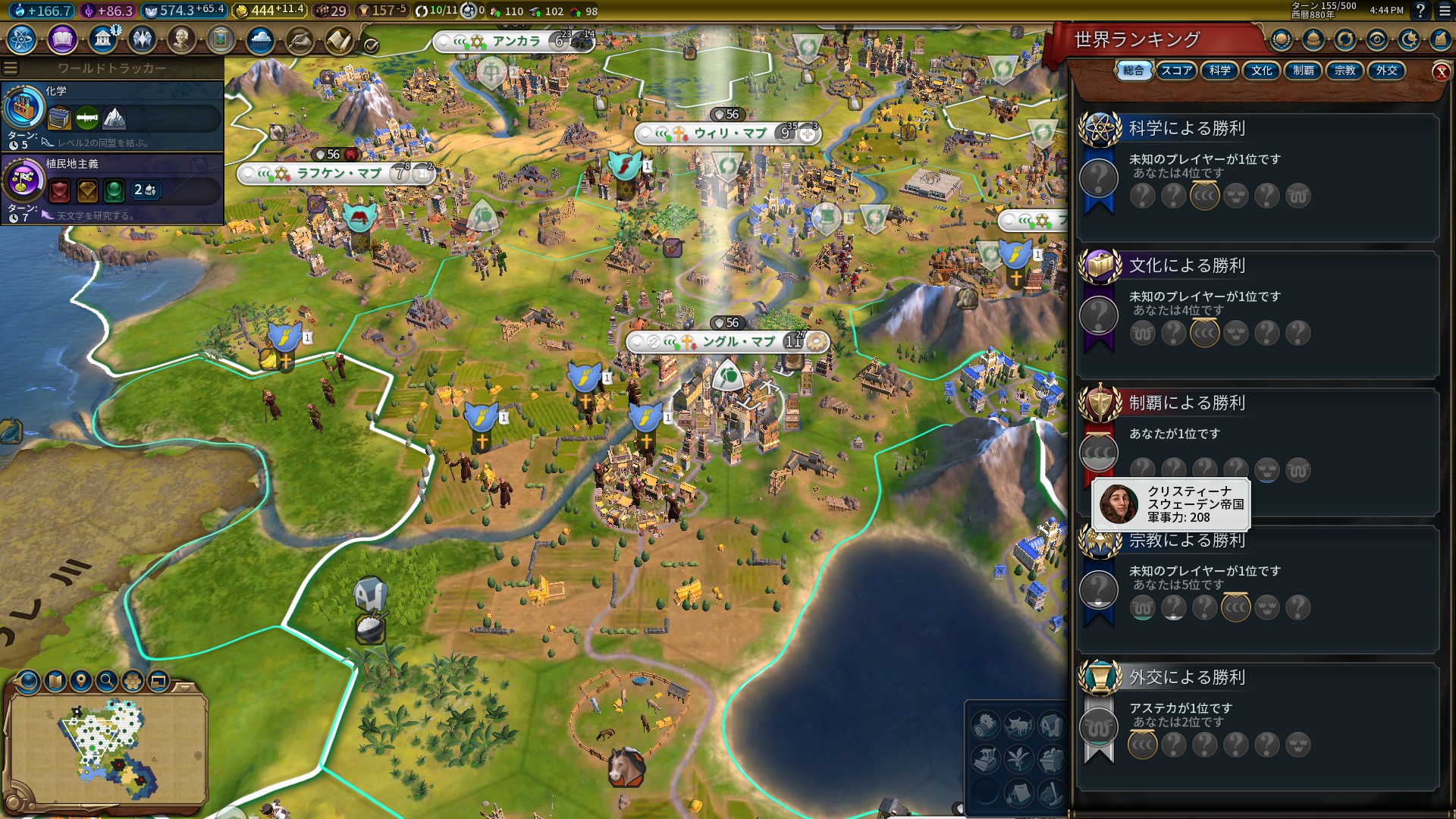Select the 総合 overall tab
Viewport: 1456px width, 819px height.
point(1134,71)
